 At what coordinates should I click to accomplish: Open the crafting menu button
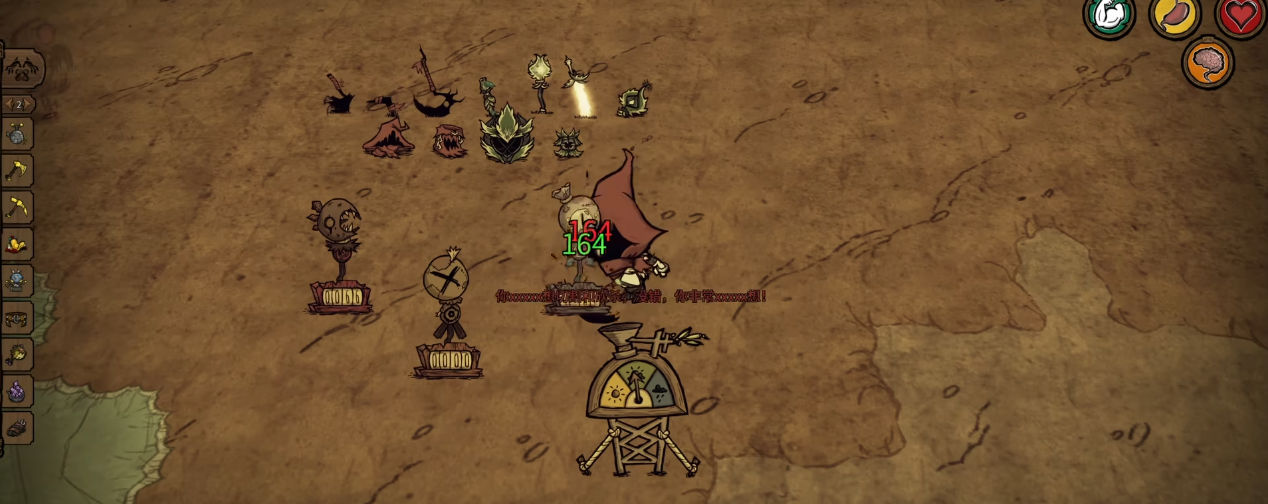(22, 69)
